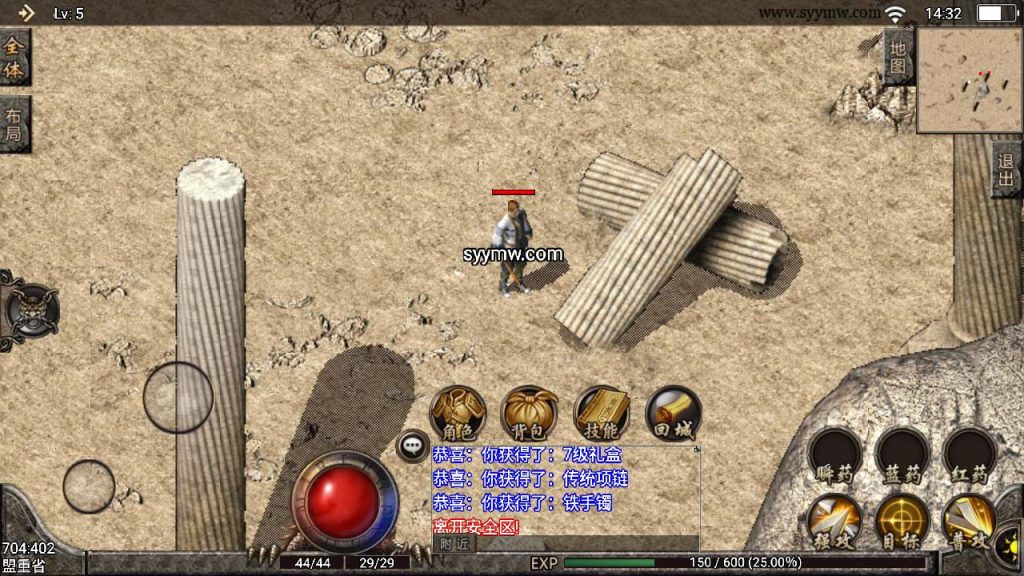Show the 技能 skills book
The height and width of the screenshot is (576, 1024).
(x=602, y=412)
